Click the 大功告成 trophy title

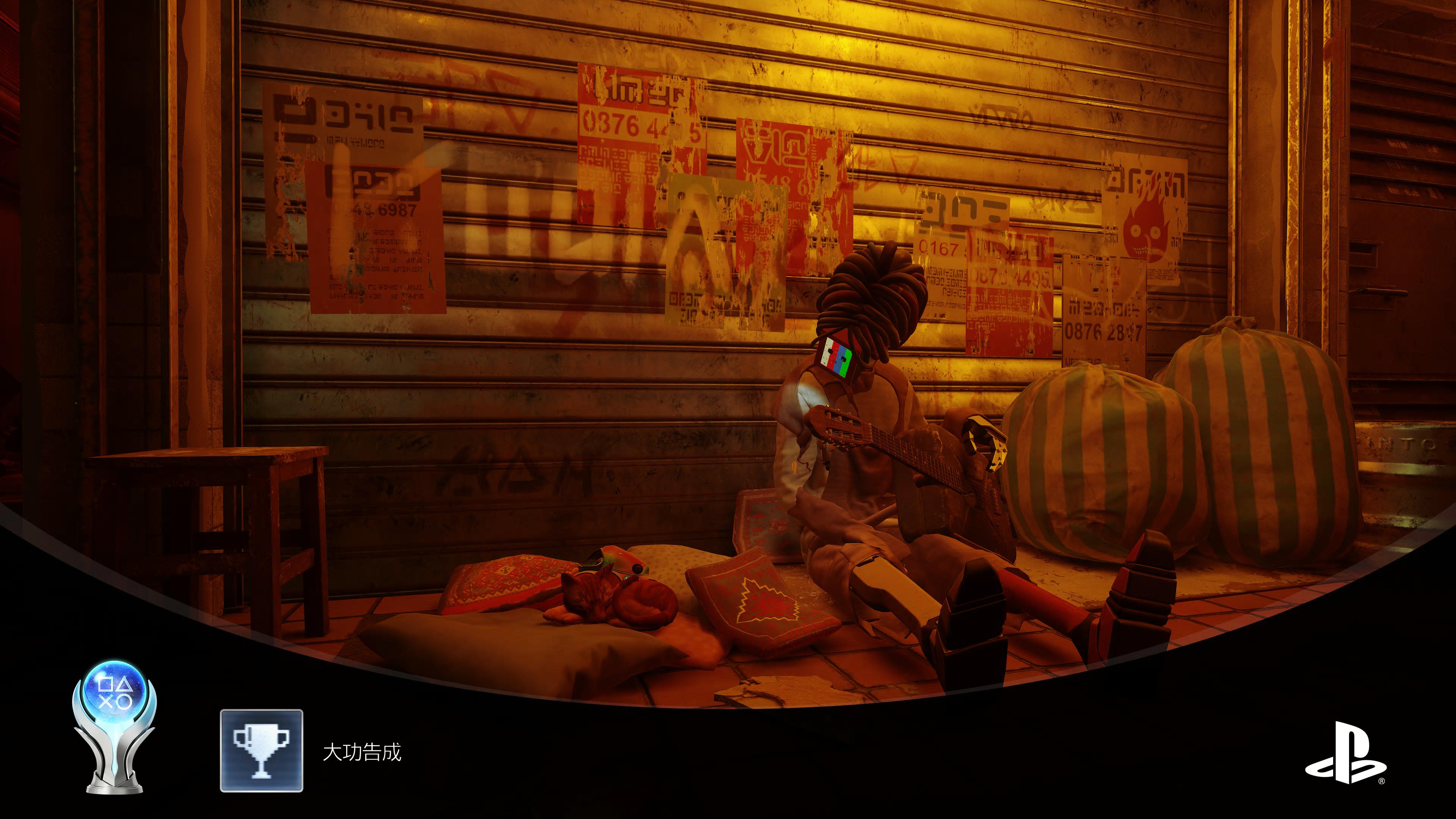(x=362, y=752)
